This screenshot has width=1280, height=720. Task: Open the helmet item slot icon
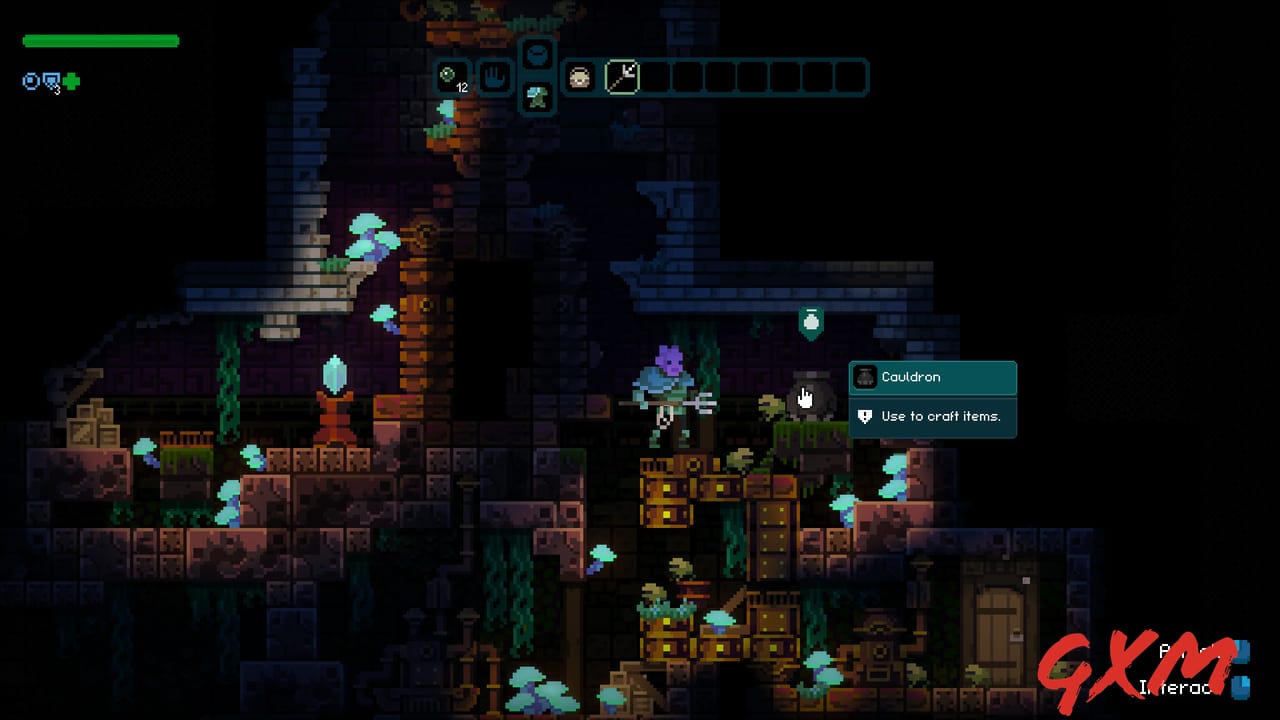(x=579, y=78)
